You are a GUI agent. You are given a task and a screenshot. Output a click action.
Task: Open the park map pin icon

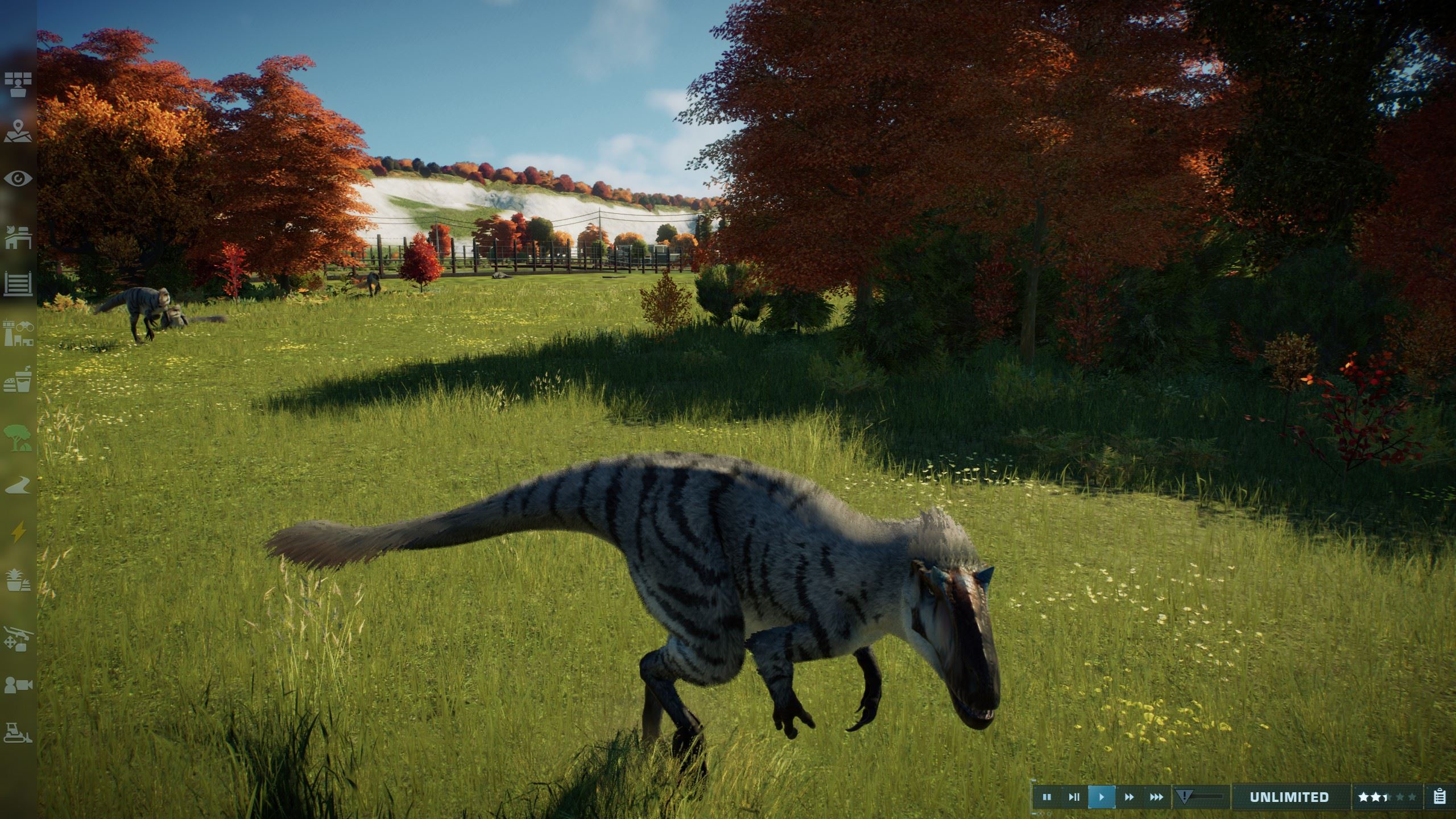click(x=18, y=131)
